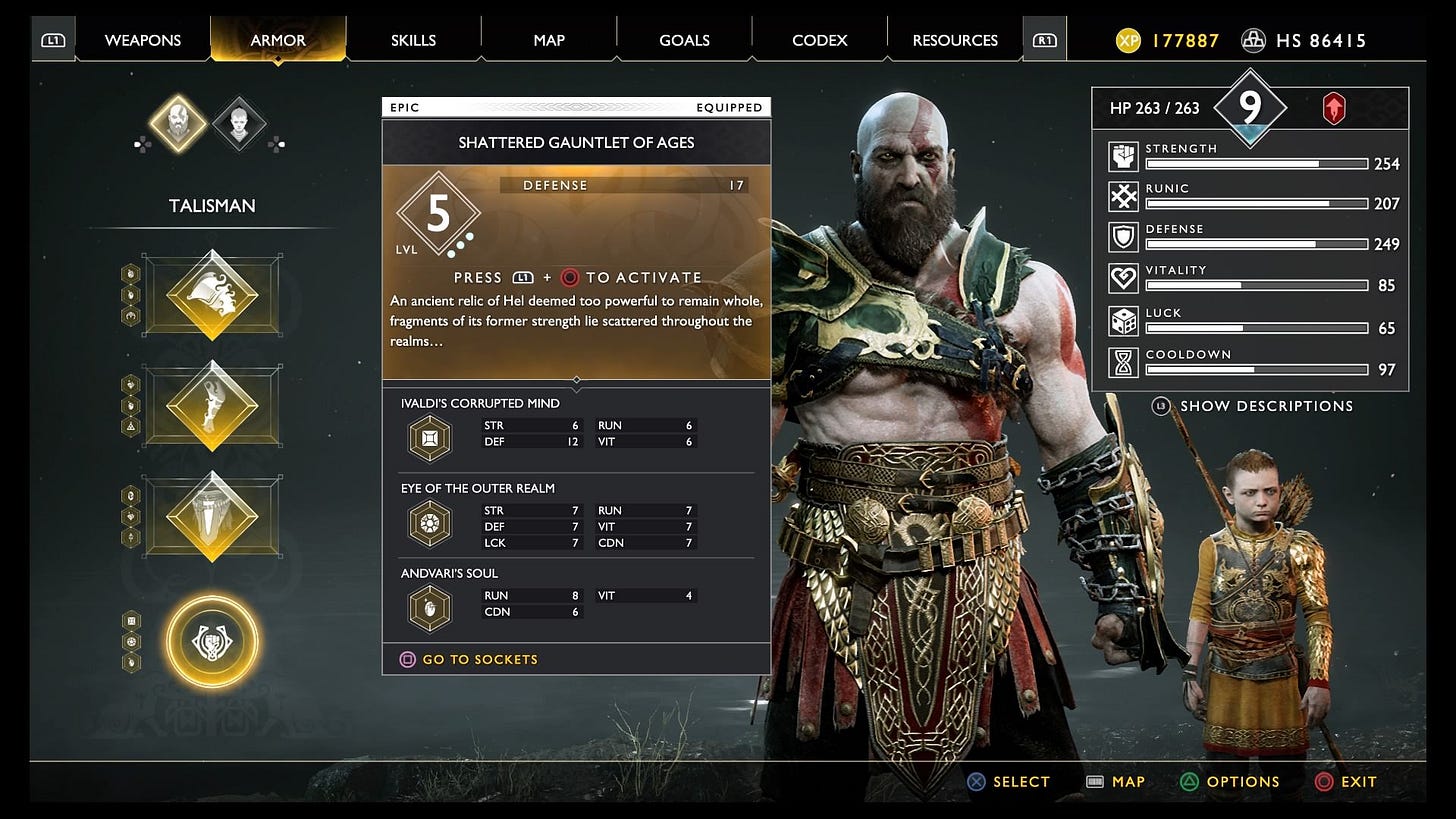Choose the Eye of the Outer Realm enchantment
The width and height of the screenshot is (1456, 819).
430,523
